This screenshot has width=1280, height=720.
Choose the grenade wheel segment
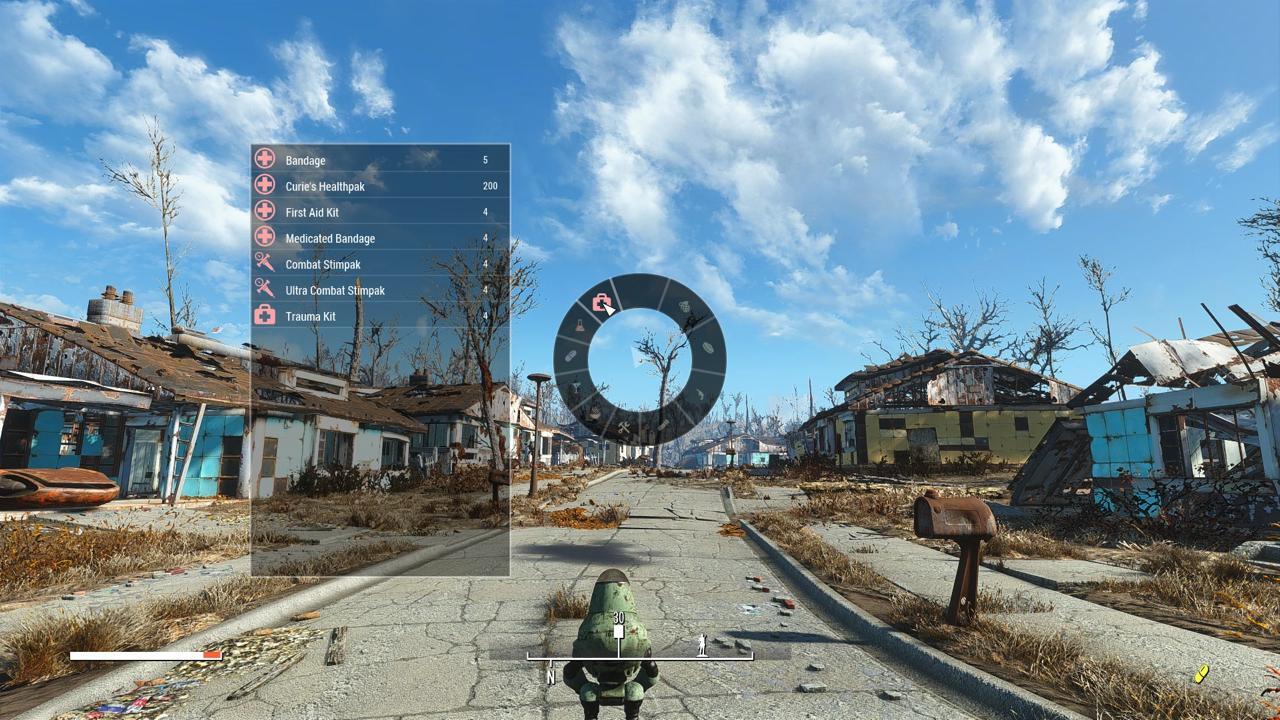[x=685, y=306]
